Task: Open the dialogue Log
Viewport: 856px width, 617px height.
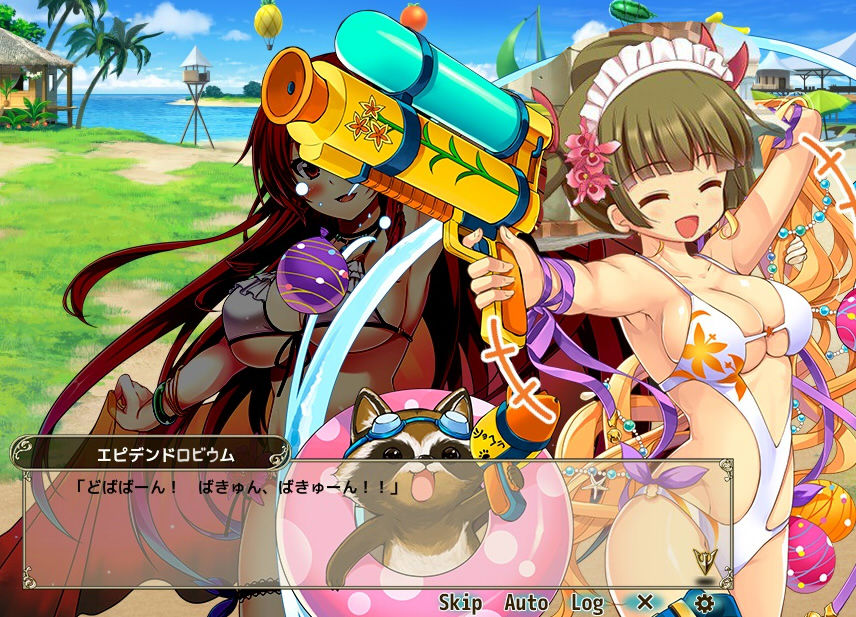Action: point(587,603)
